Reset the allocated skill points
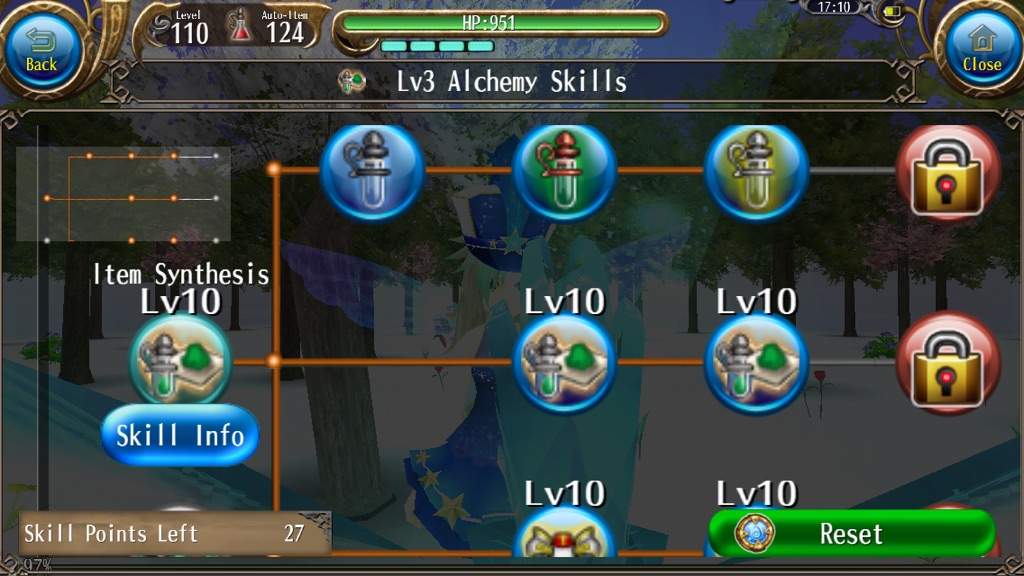The height and width of the screenshot is (576, 1024). pyautogui.click(x=851, y=533)
